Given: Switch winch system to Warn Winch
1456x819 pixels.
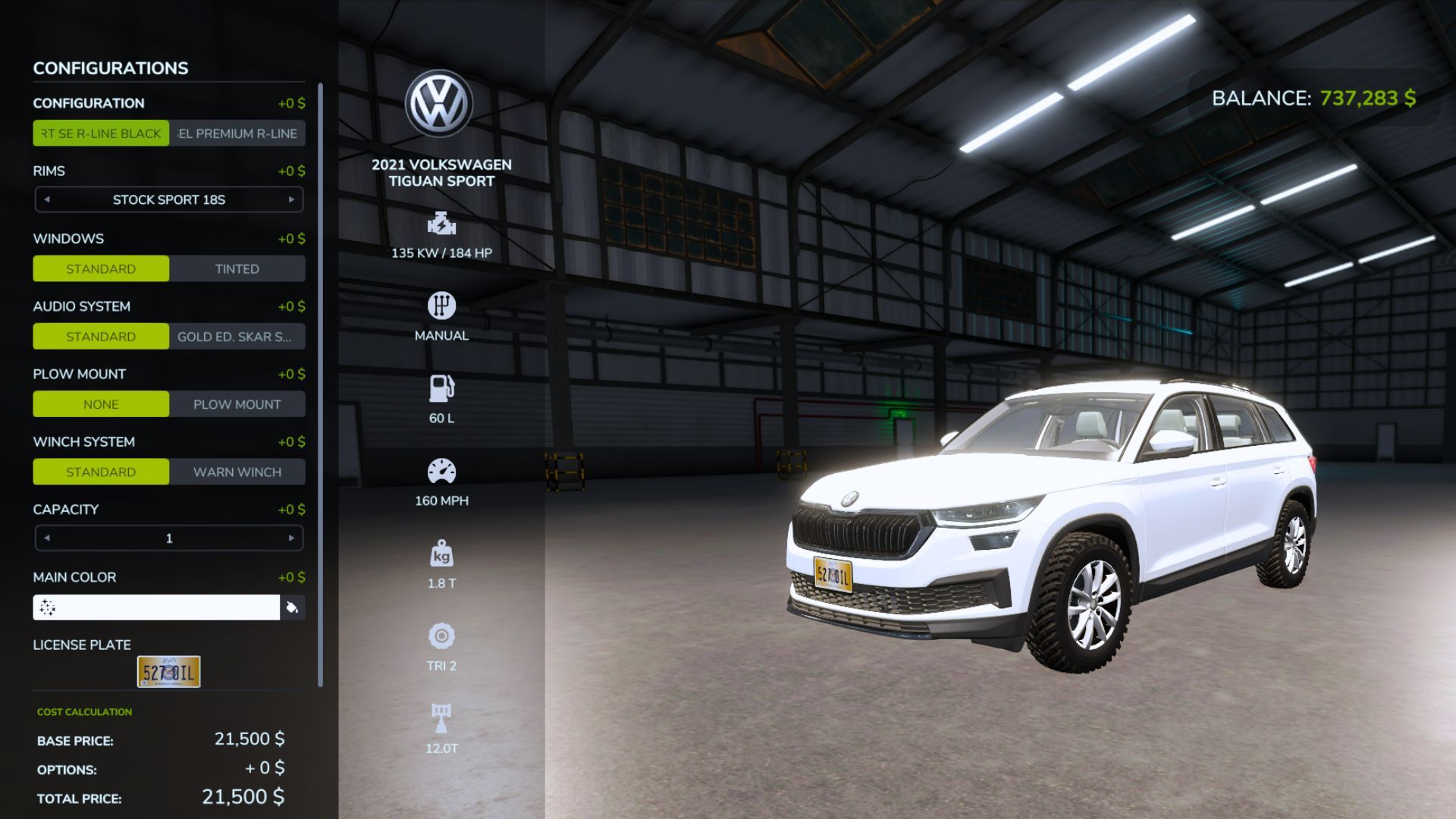Looking at the screenshot, I should (x=237, y=472).
